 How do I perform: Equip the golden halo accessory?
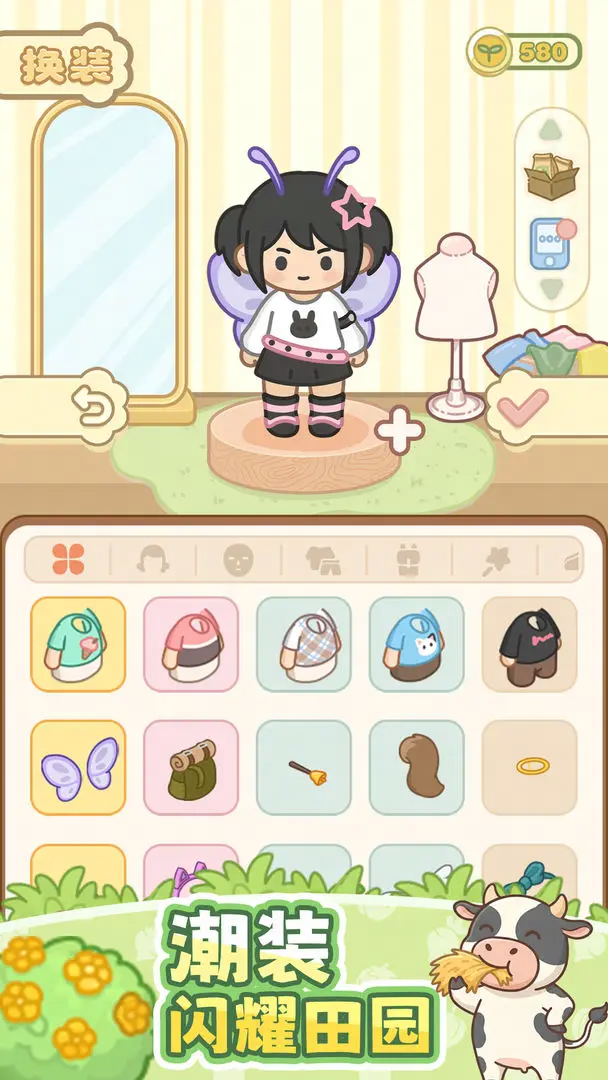[529, 767]
